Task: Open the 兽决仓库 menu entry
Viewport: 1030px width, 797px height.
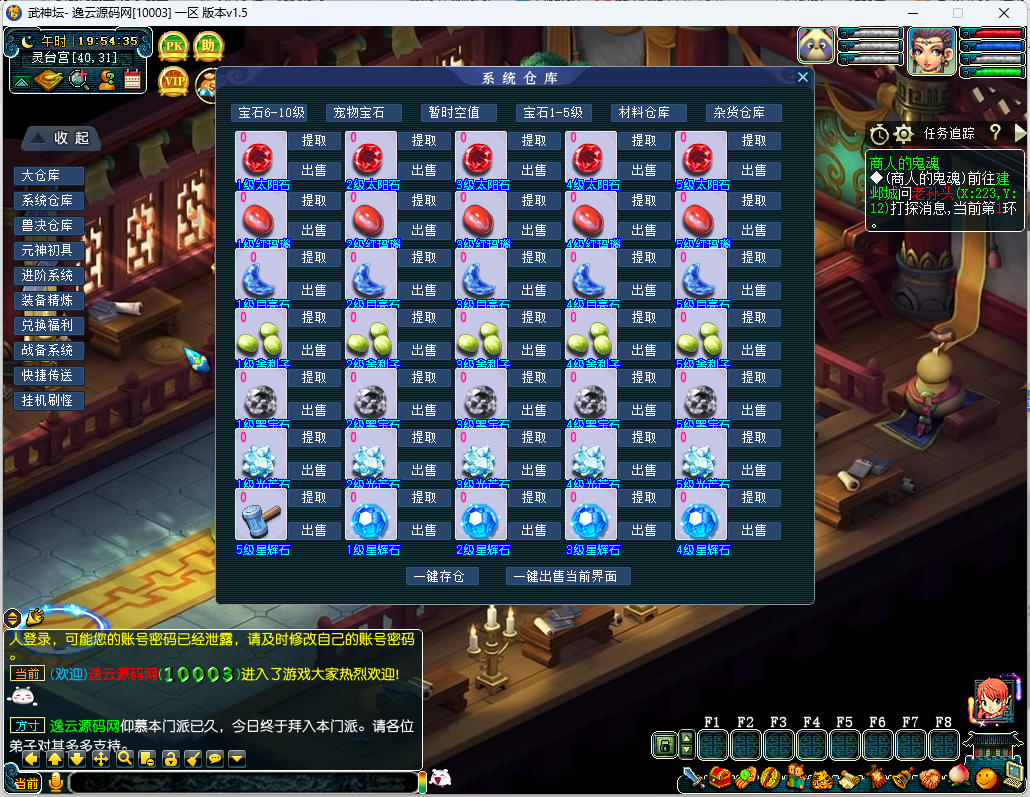Action: coord(48,226)
